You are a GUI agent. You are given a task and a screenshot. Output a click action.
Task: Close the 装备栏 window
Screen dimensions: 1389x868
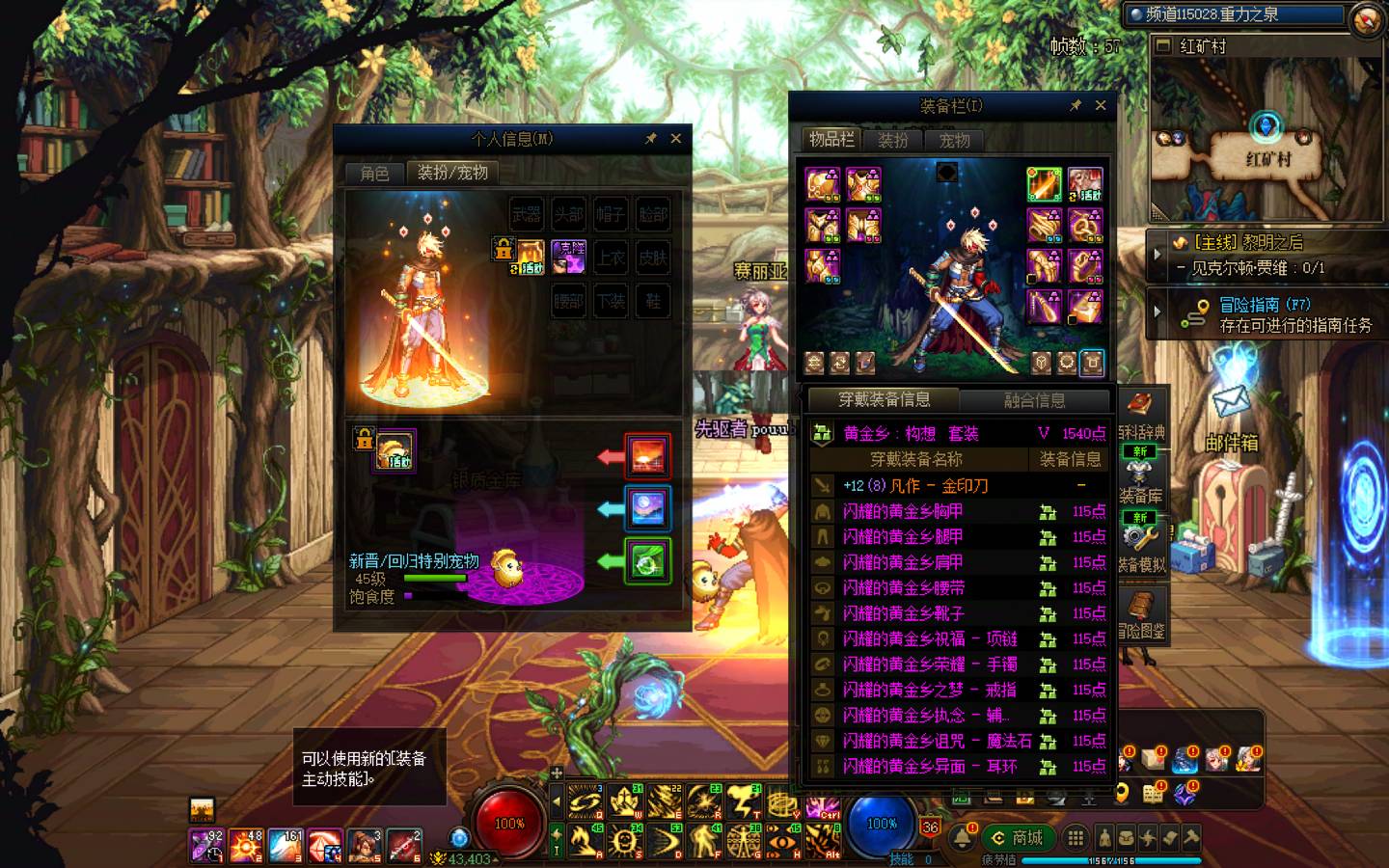pyautogui.click(x=1101, y=105)
